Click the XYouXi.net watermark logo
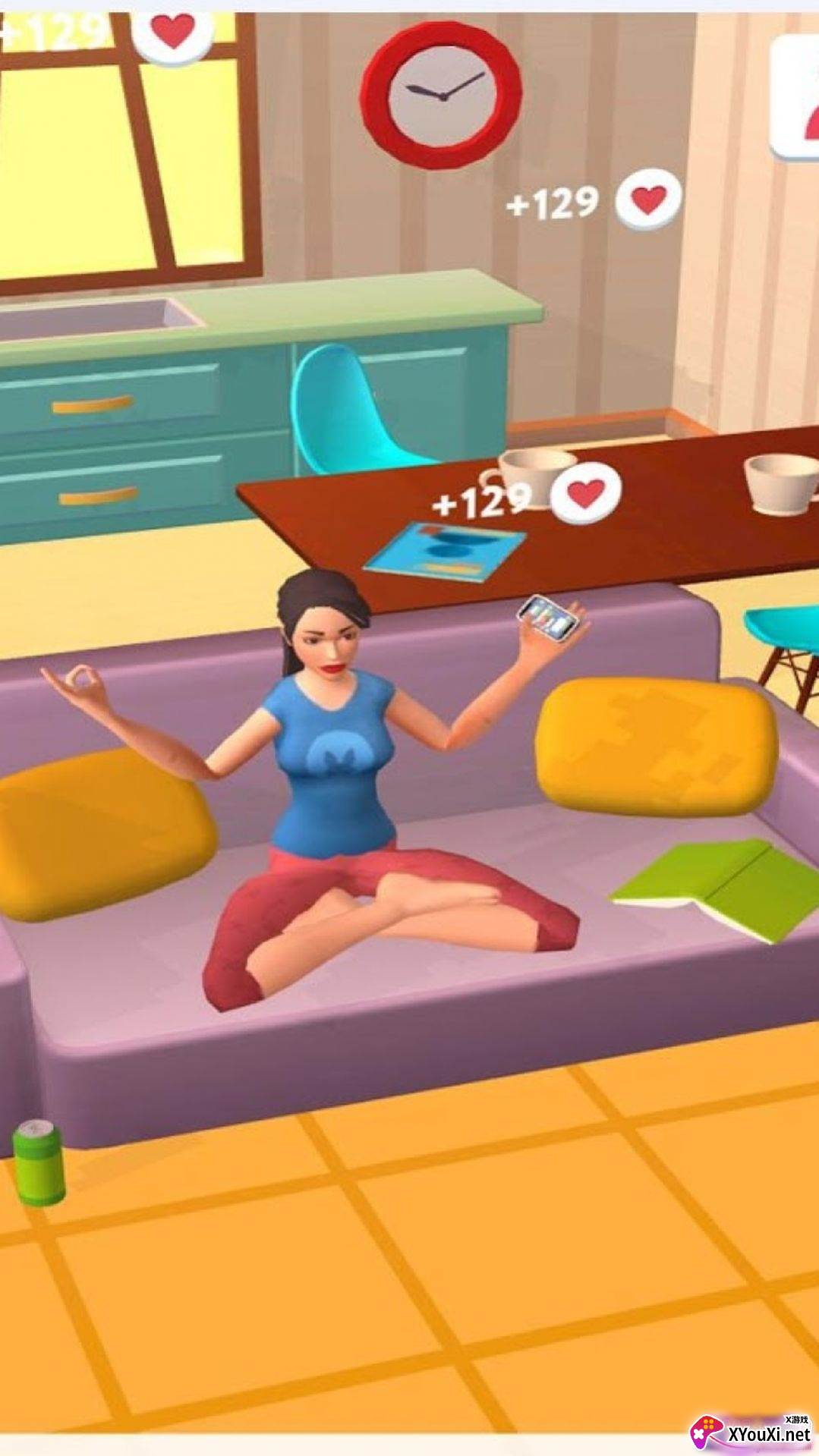Image resolution: width=819 pixels, height=1456 pixels. [751, 1431]
